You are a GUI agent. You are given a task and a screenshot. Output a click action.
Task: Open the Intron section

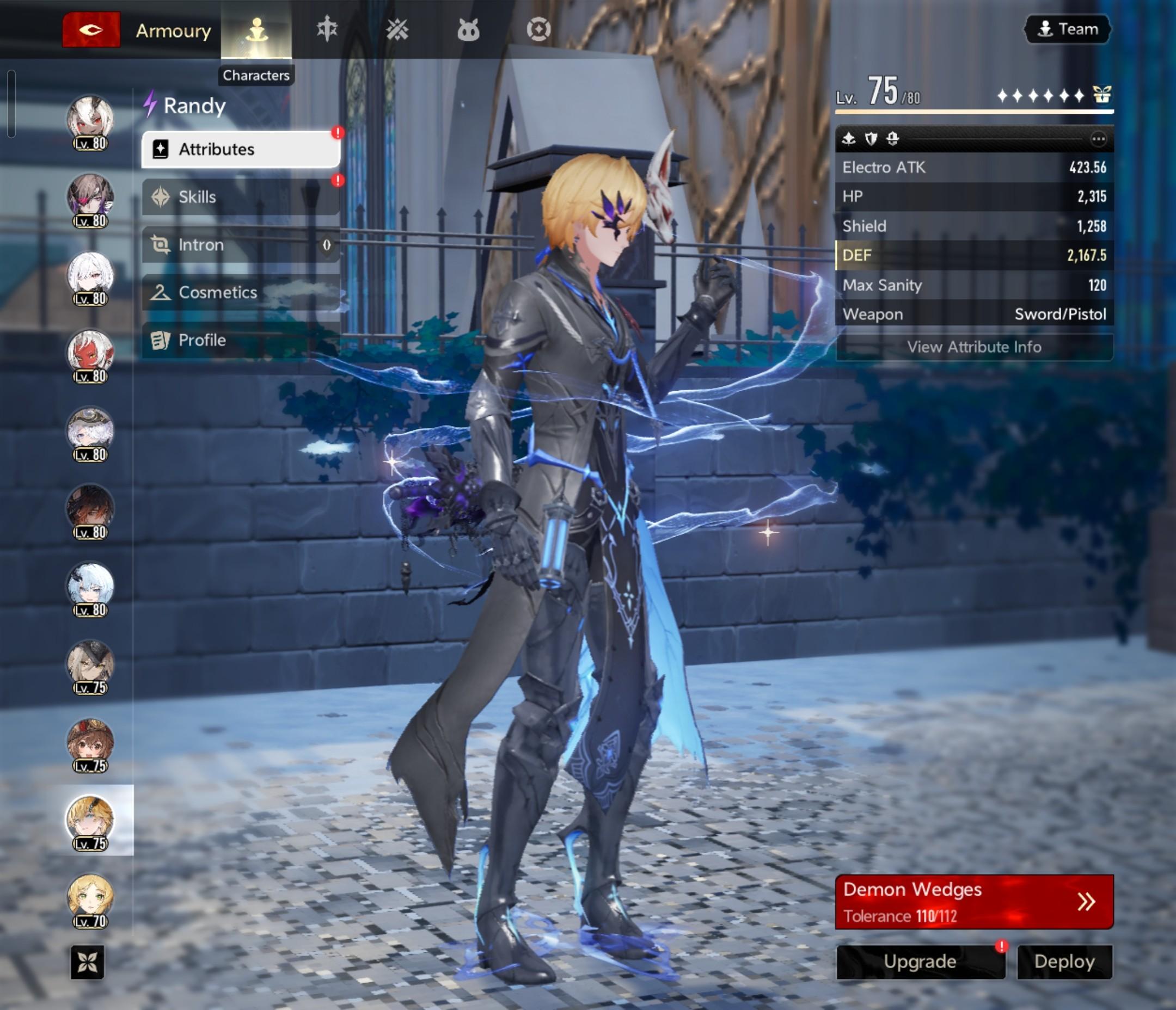click(x=241, y=244)
